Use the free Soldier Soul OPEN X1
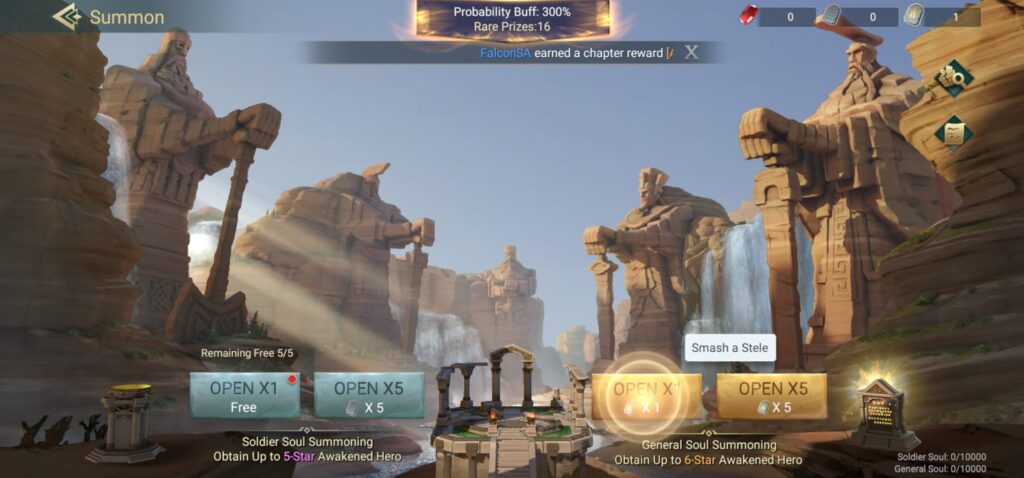The image size is (1024, 478). pyautogui.click(x=244, y=395)
